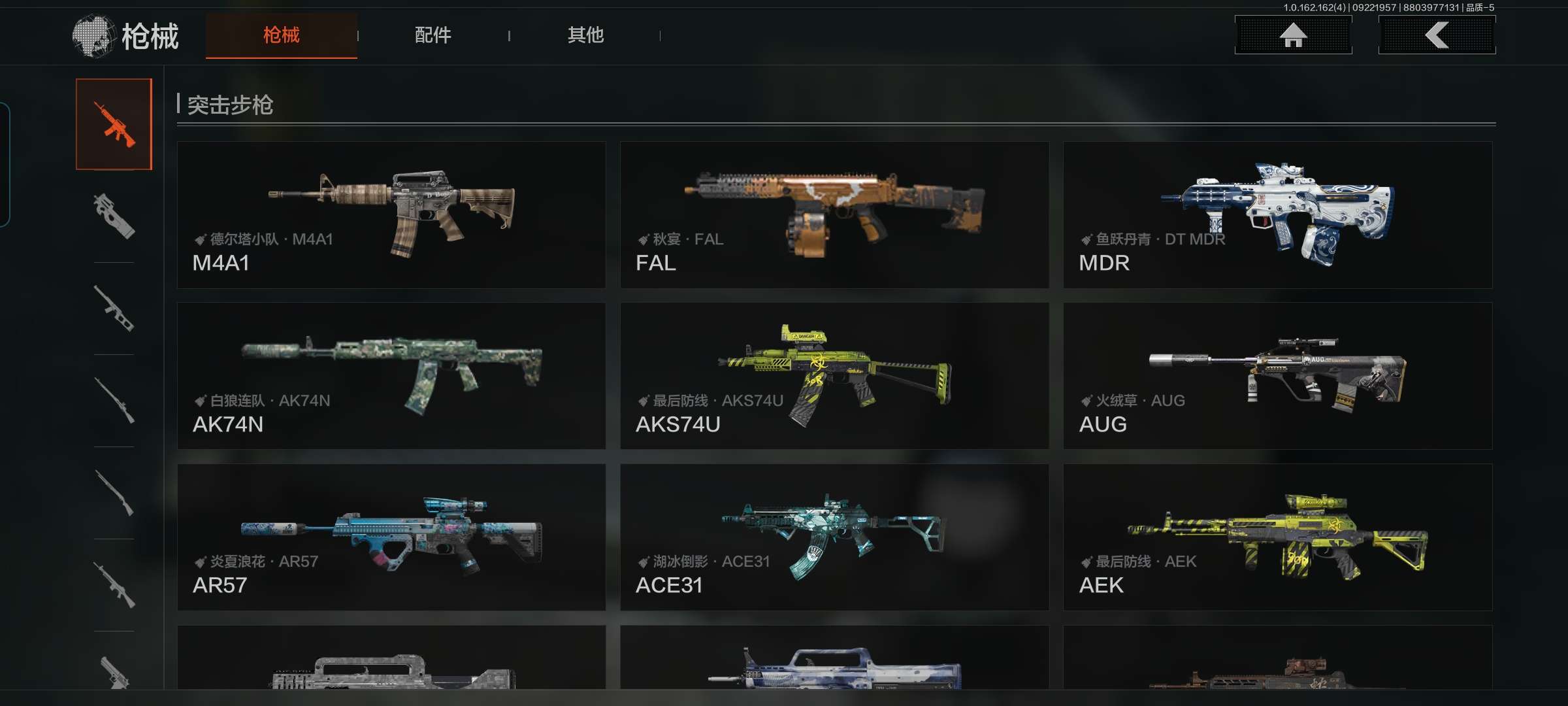Select the M4A1 rifle card

pos(391,215)
